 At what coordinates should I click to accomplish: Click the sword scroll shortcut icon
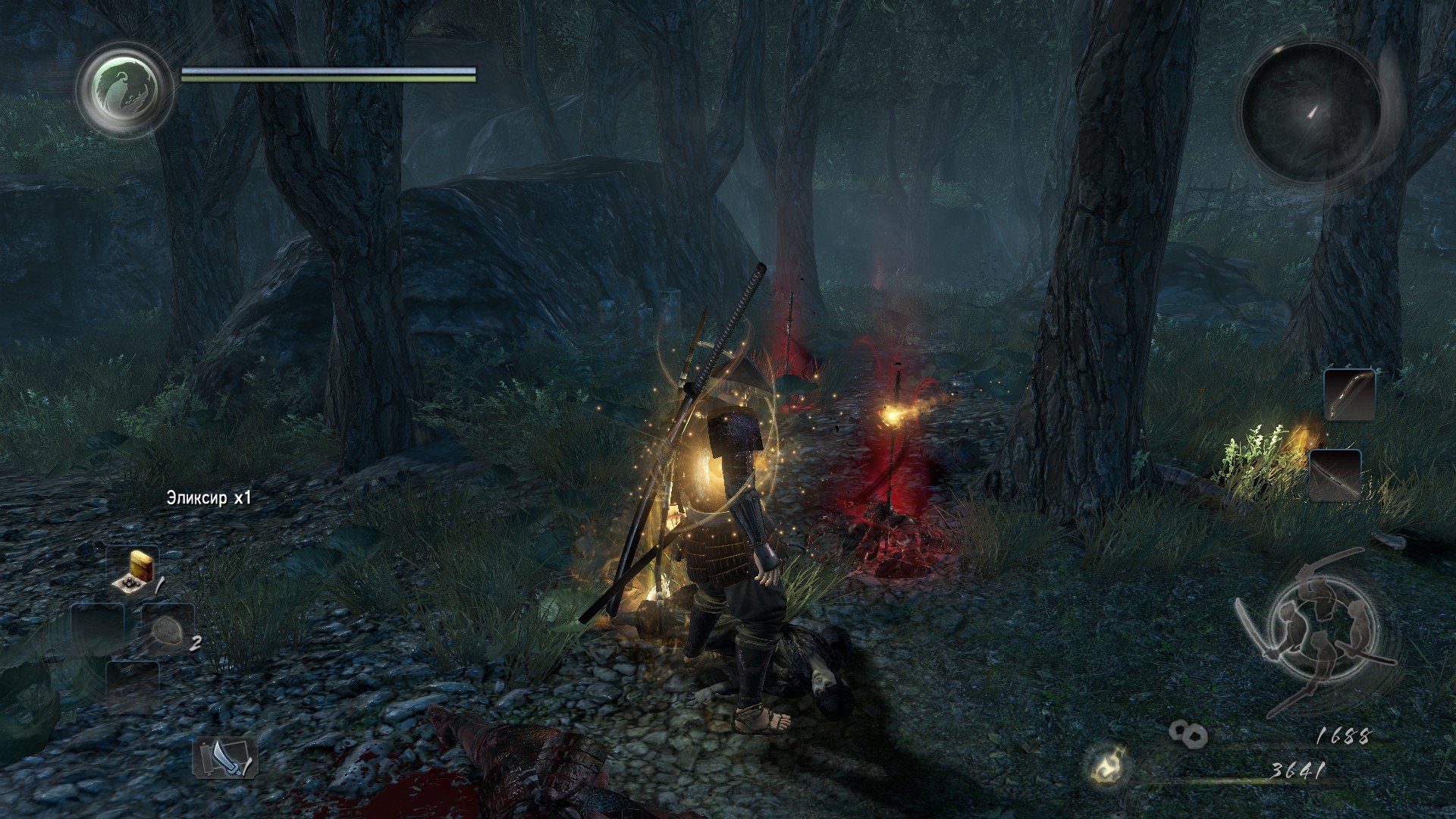pyautogui.click(x=225, y=758)
